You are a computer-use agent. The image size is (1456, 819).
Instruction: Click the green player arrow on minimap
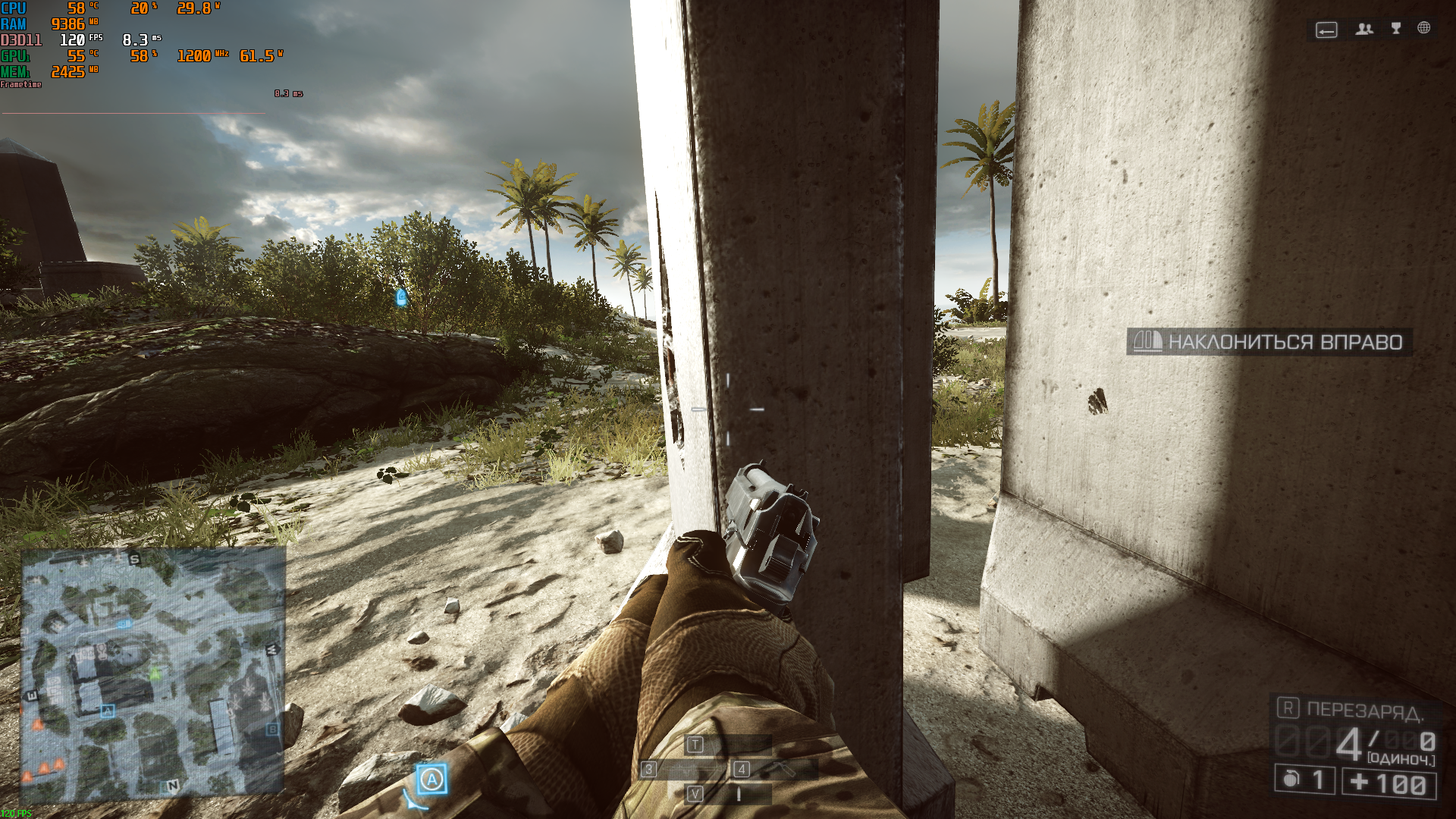[155, 673]
